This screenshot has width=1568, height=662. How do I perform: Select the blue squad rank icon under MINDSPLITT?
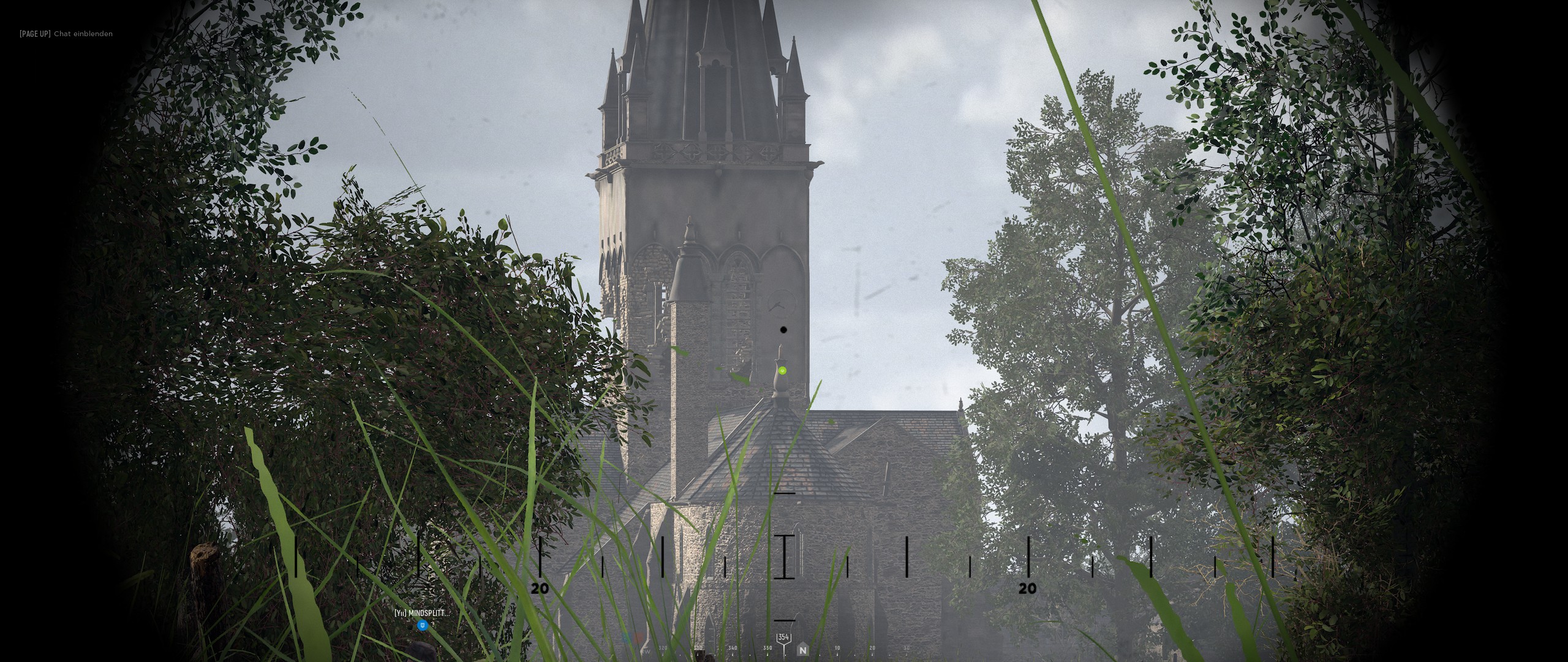click(x=422, y=625)
